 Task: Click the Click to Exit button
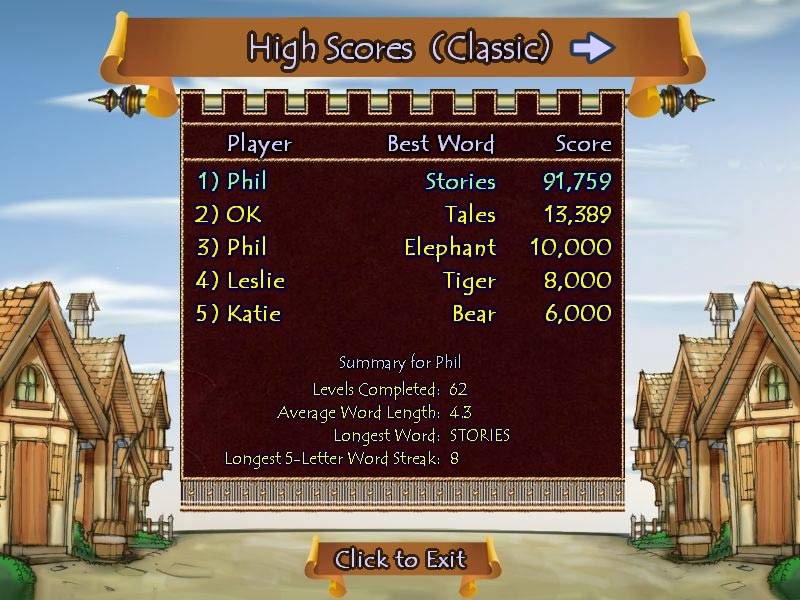click(x=400, y=559)
